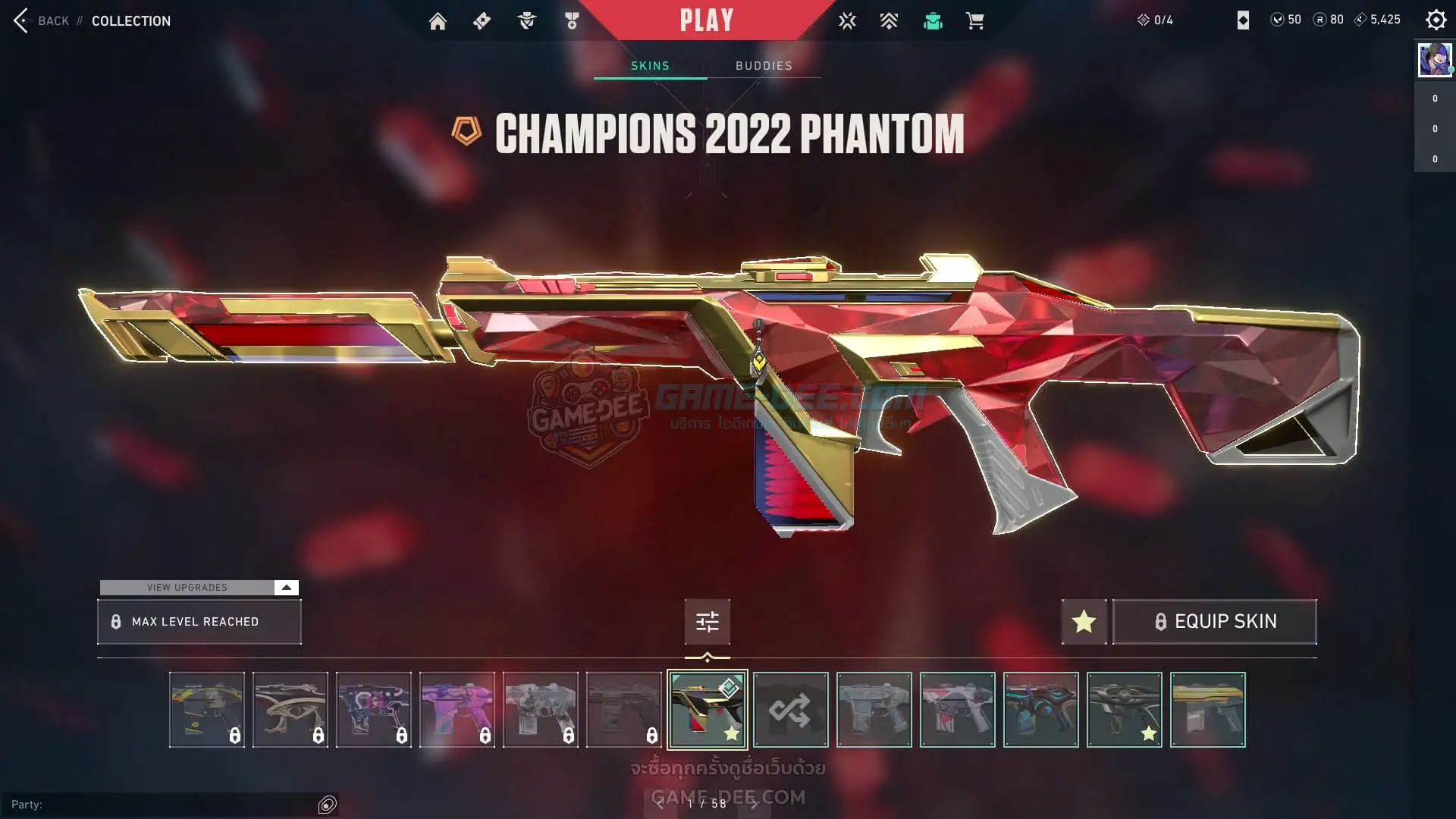Select the gold-topped Phantom skin thumbnail
1456x819 pixels.
click(1207, 710)
